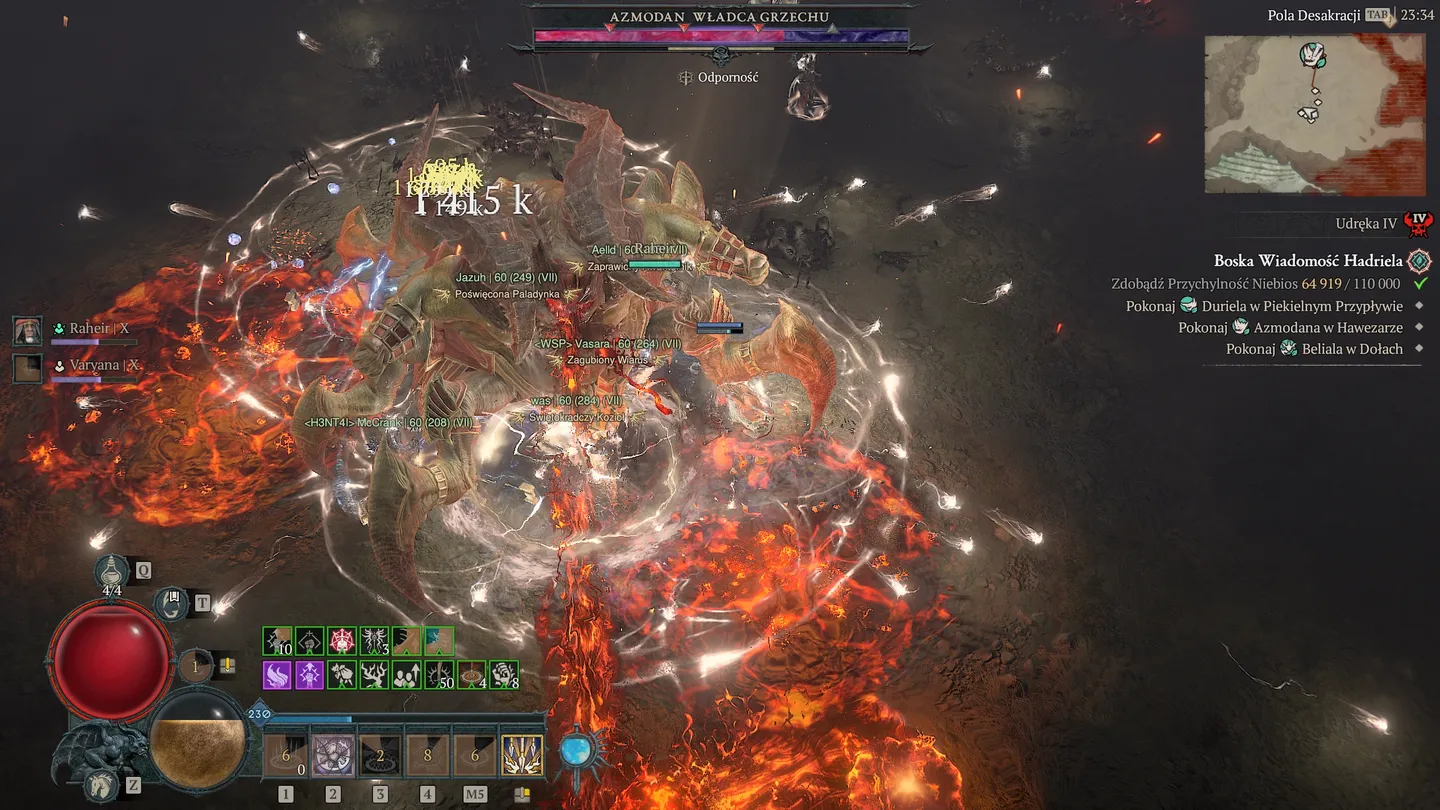Screen dimensions: 1440x810
Task: Use the healing potion flask
Action: [112, 571]
